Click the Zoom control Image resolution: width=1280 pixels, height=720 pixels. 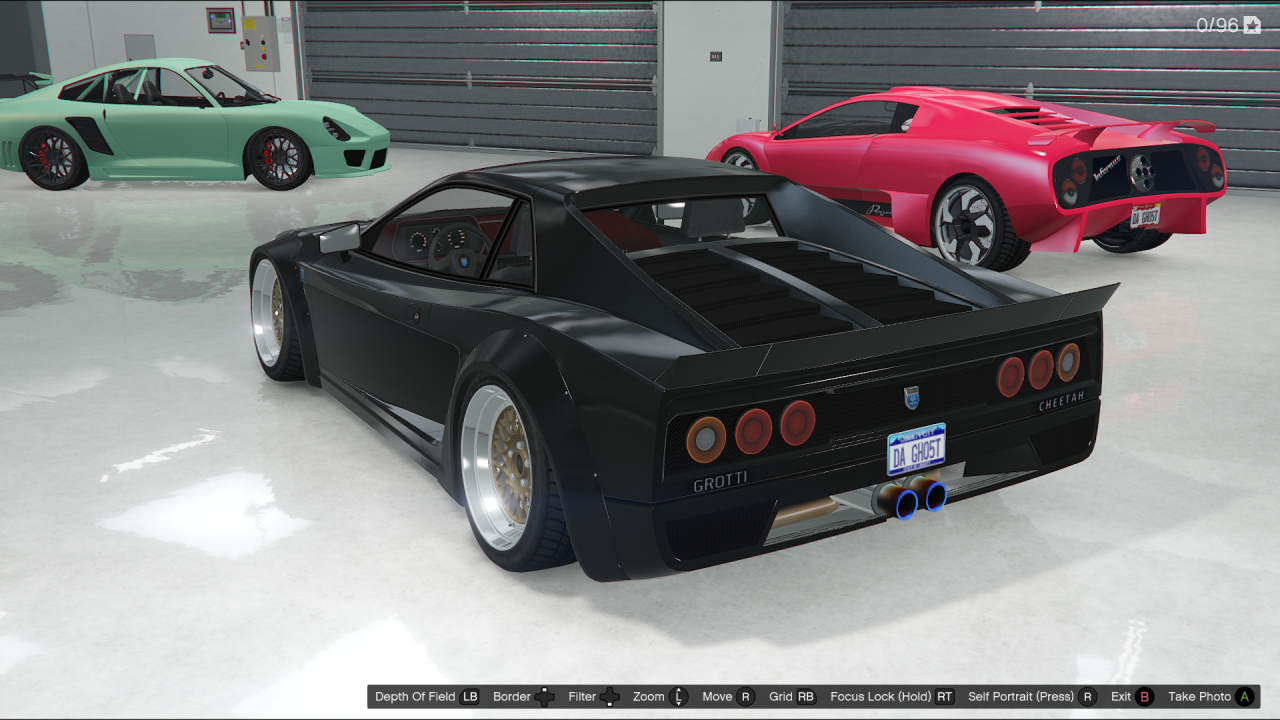pos(648,697)
